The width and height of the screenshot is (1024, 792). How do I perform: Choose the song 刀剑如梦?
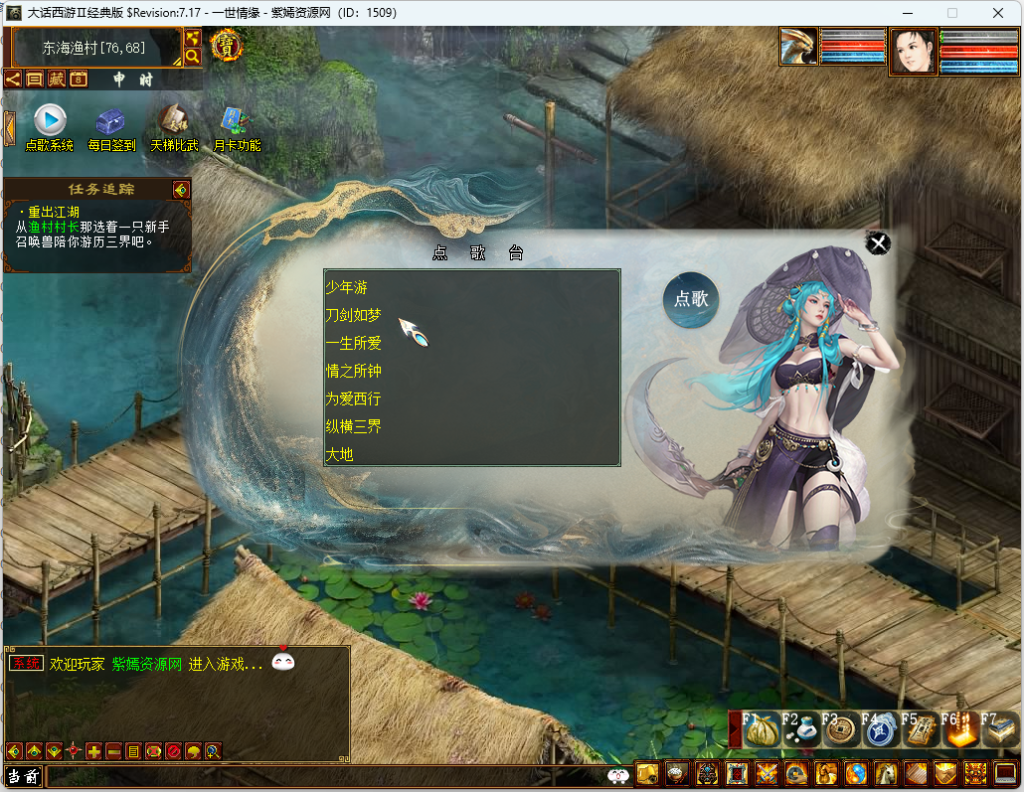pos(353,315)
